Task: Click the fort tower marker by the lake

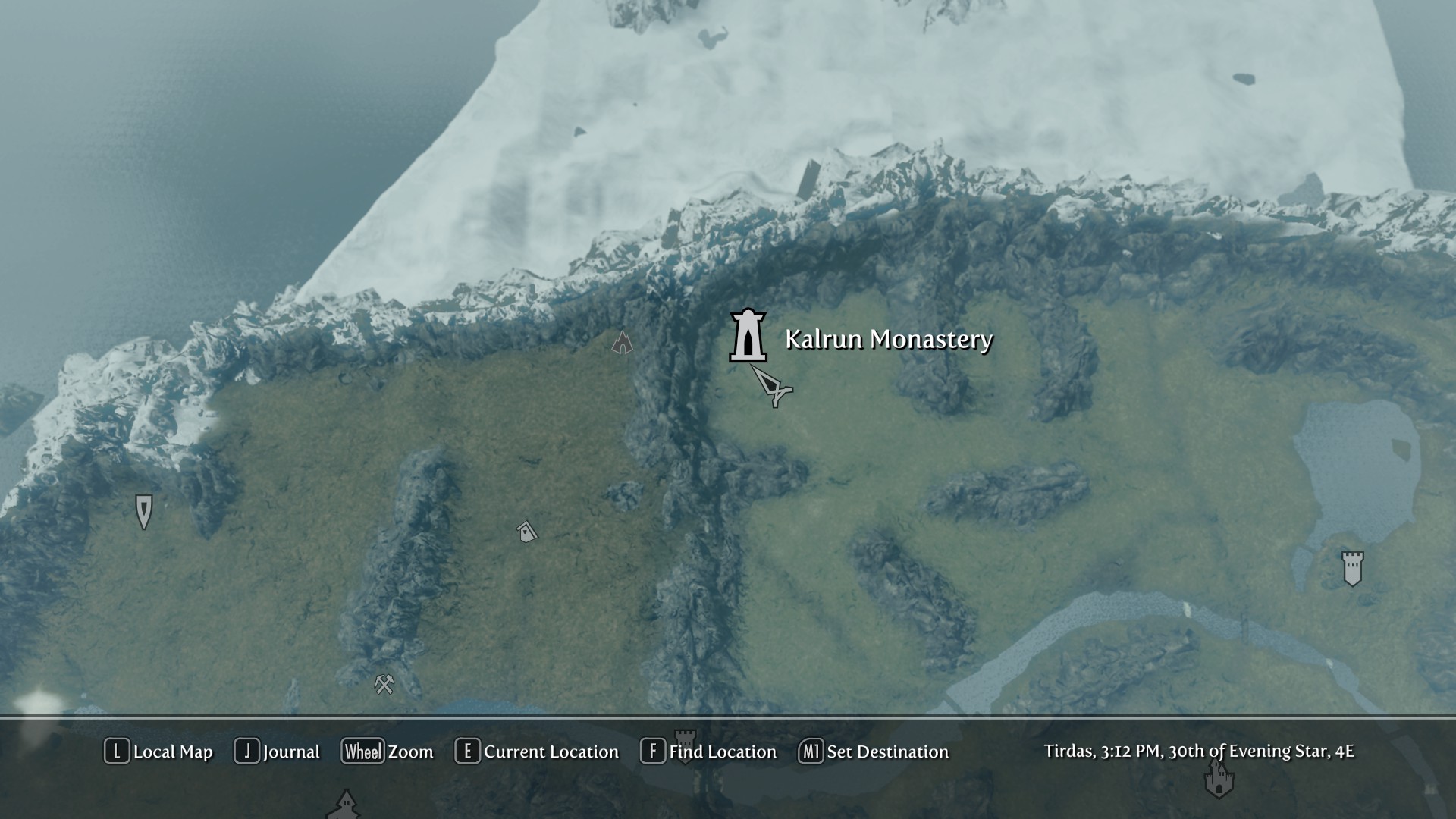Action: click(1352, 568)
